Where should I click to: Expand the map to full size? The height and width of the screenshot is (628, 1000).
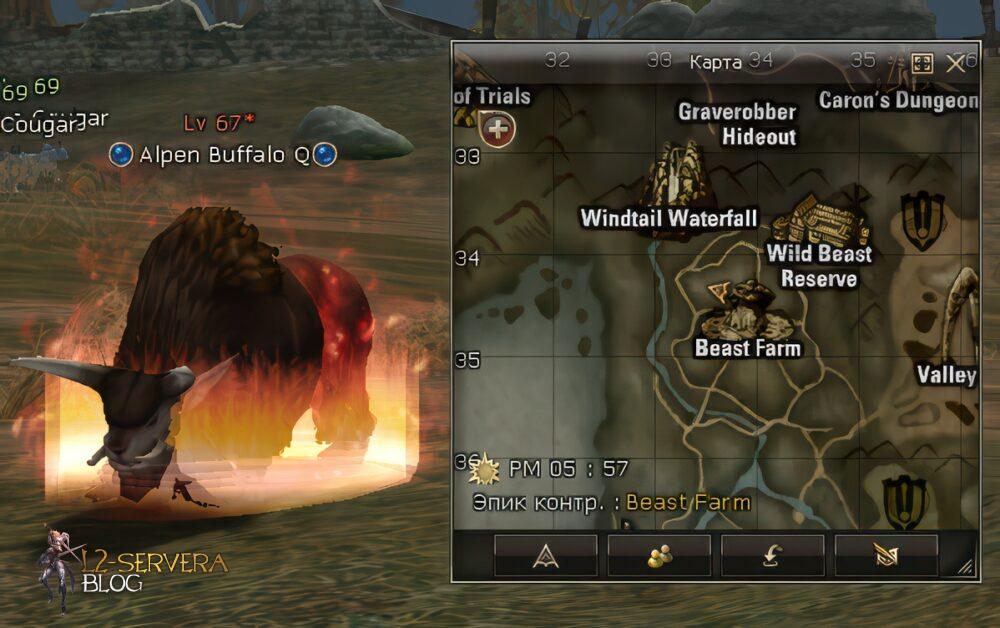click(922, 63)
